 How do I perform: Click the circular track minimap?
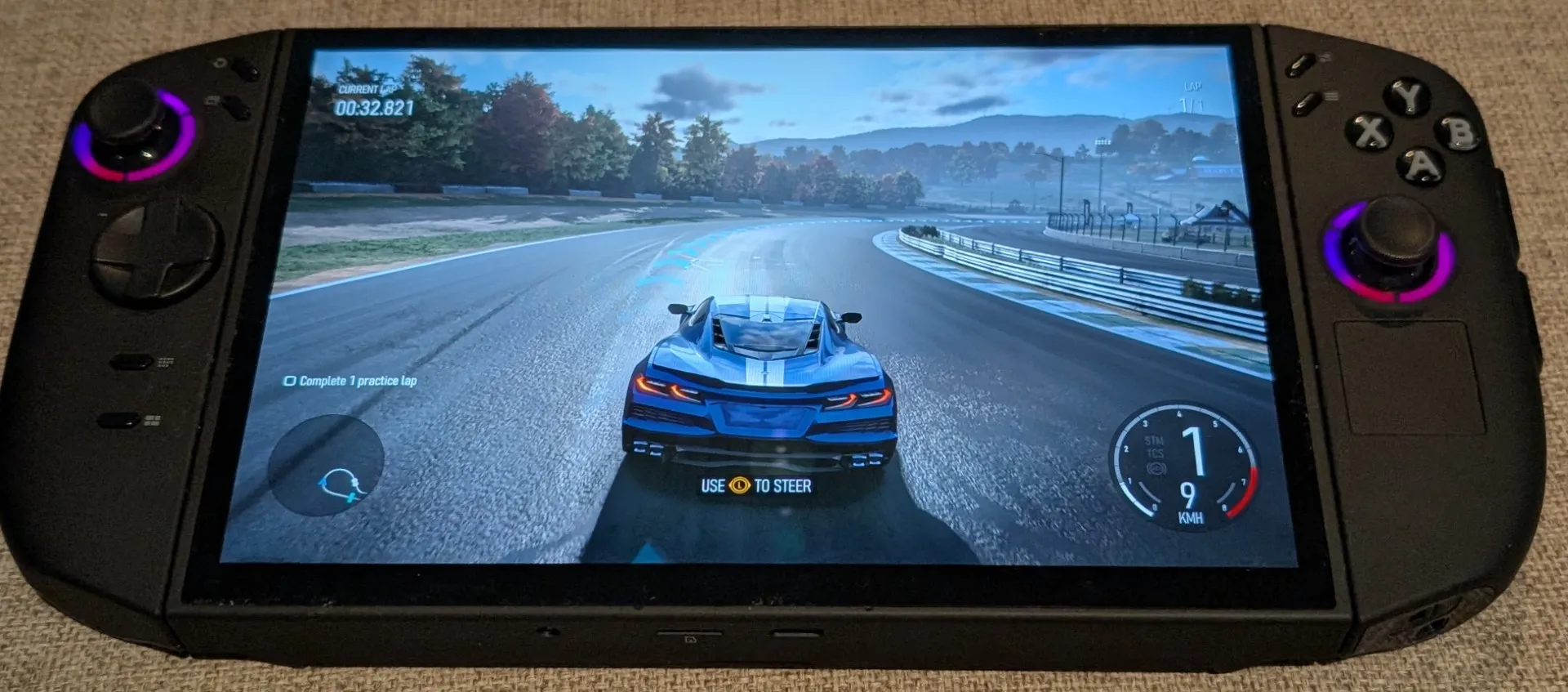tap(326, 465)
